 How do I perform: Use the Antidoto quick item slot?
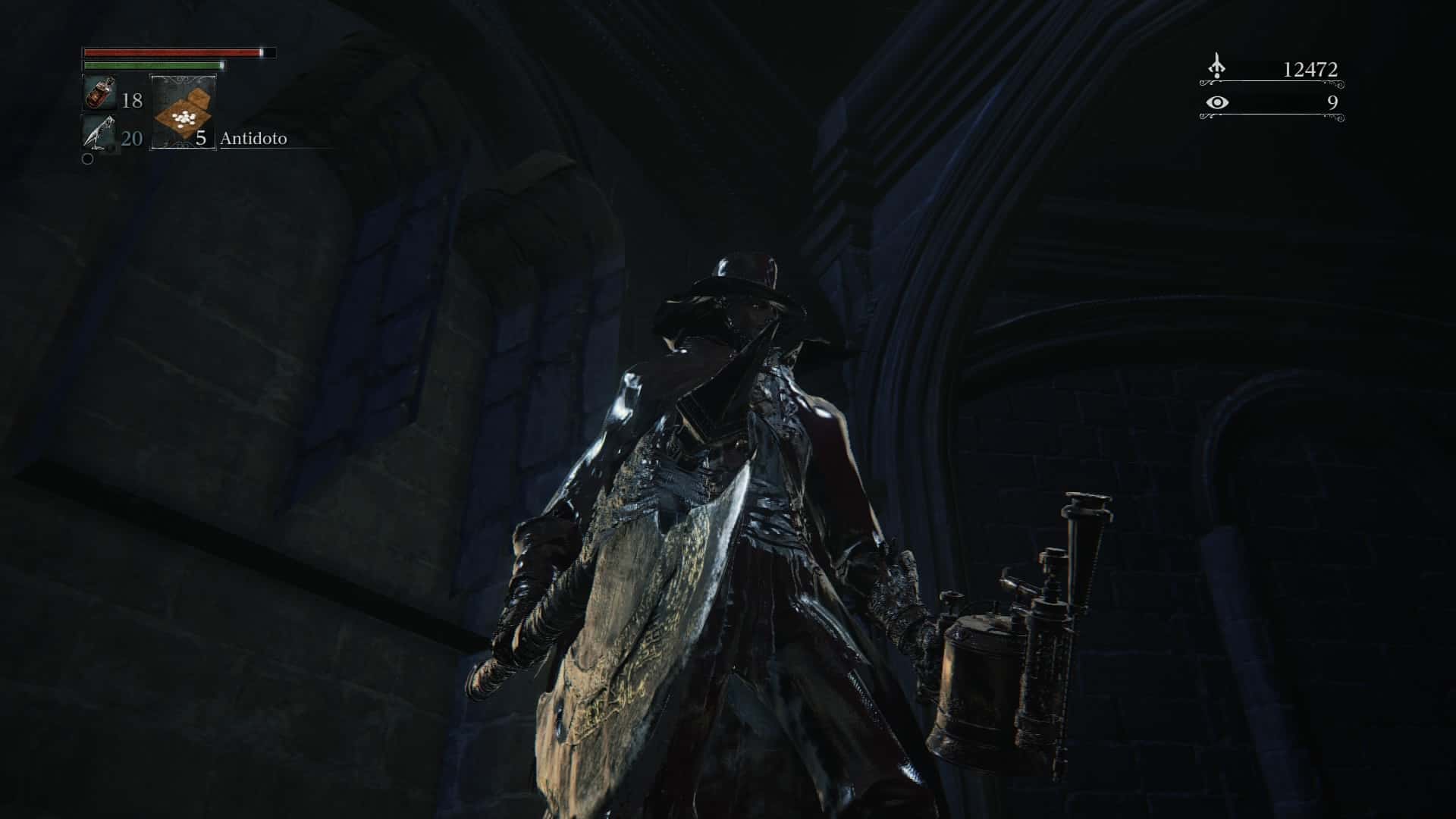coord(184,112)
